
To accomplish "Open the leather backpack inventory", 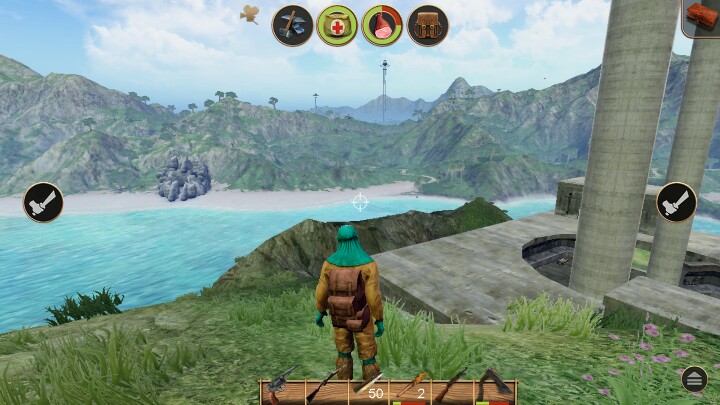I will [427, 25].
